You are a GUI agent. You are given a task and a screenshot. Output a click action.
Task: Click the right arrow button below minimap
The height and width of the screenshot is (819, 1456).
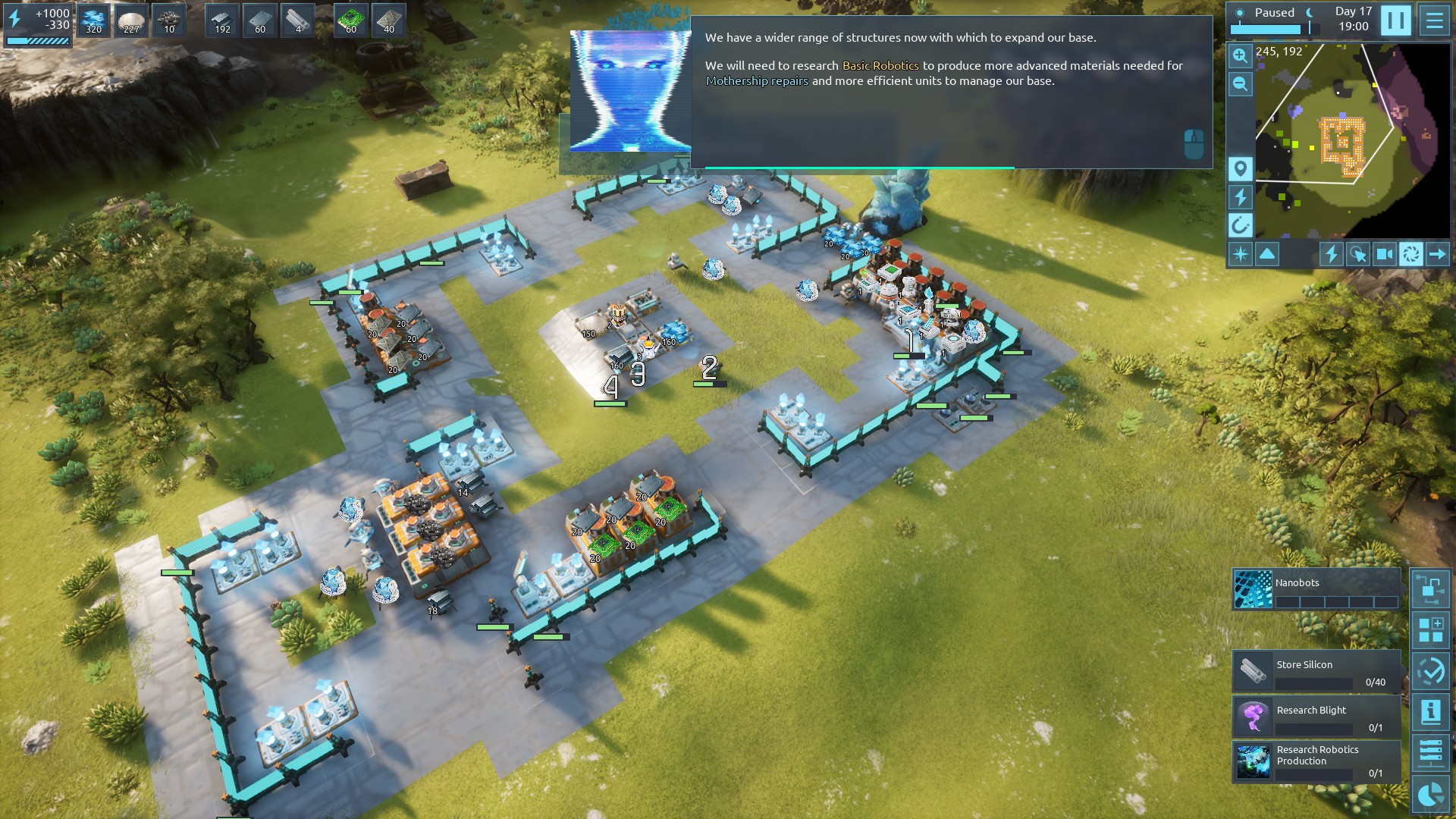coord(1437,254)
